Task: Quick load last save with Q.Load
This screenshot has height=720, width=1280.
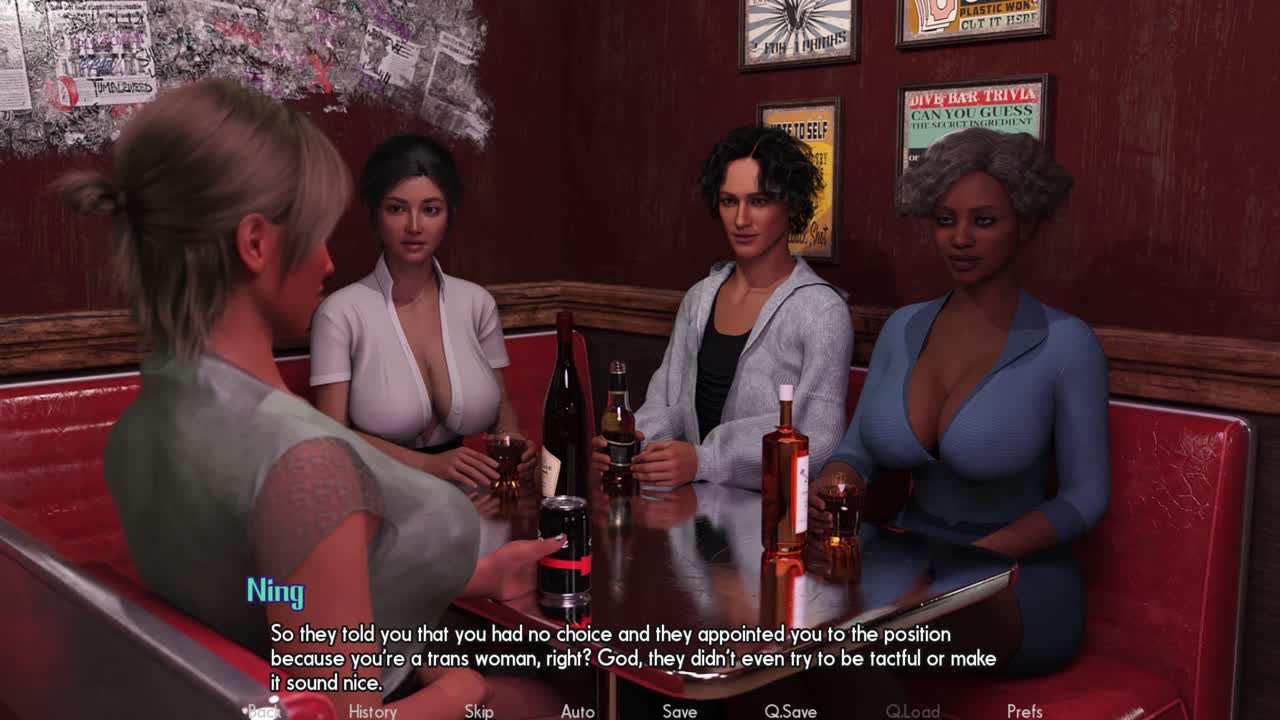Action: 911,711
